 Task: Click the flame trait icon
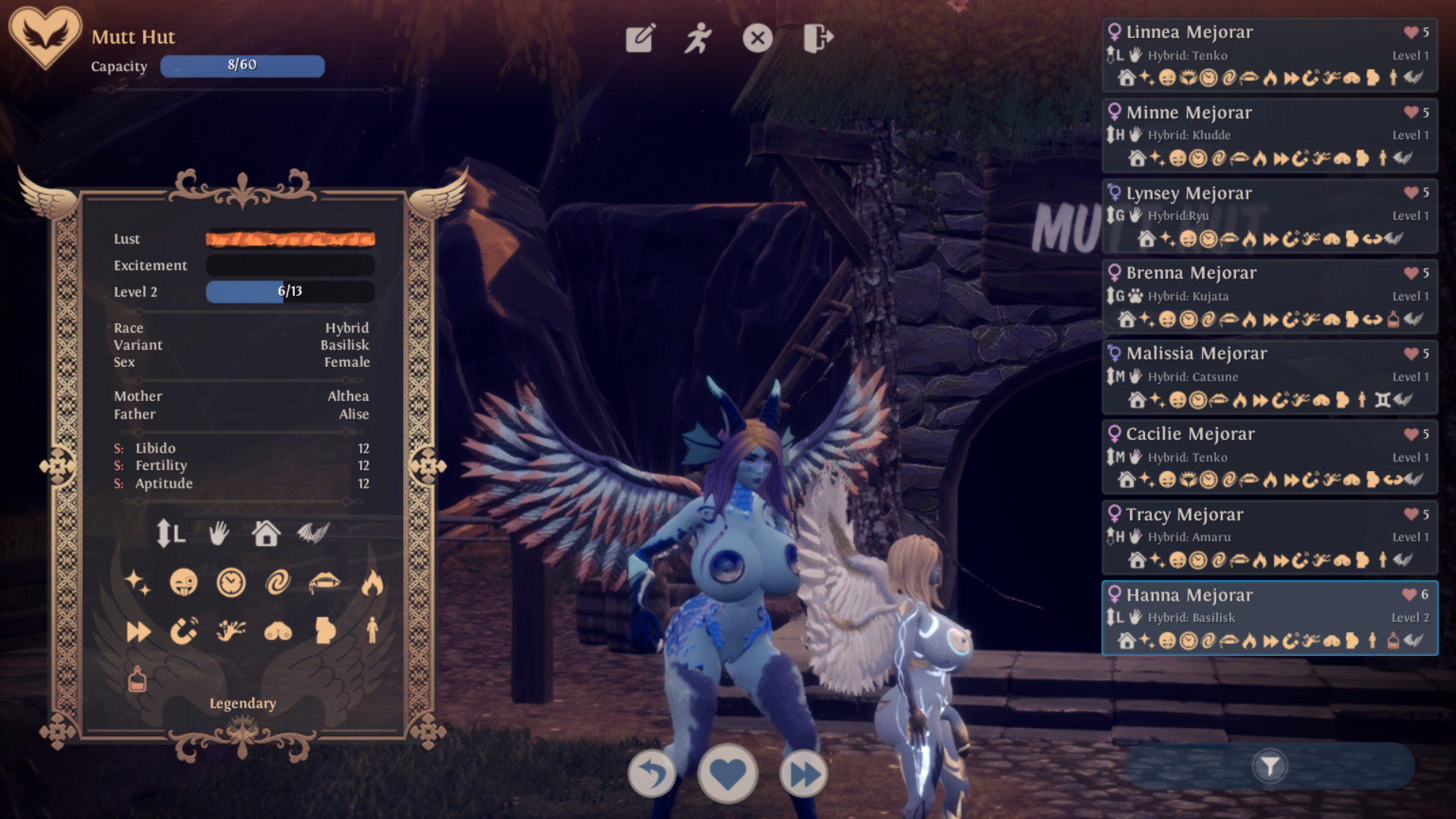(372, 583)
